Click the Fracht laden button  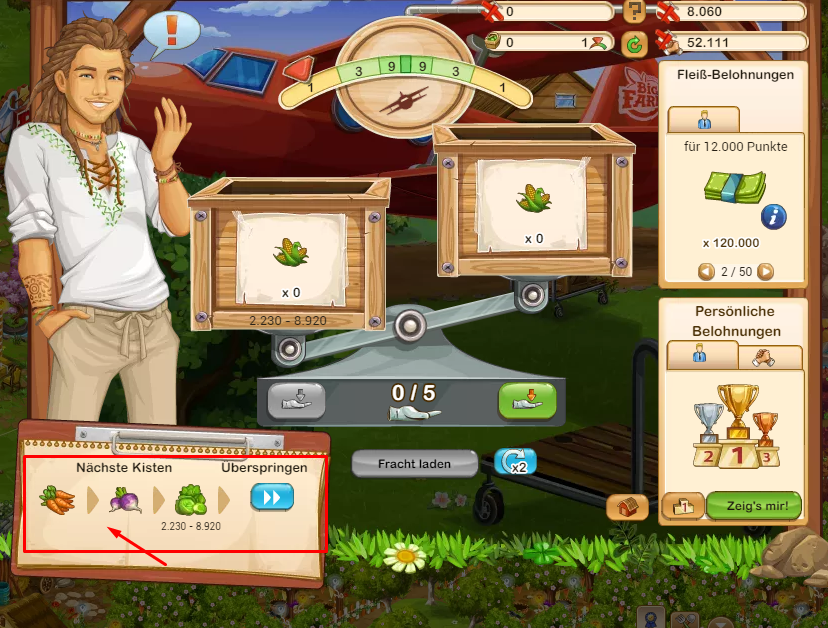coord(414,464)
